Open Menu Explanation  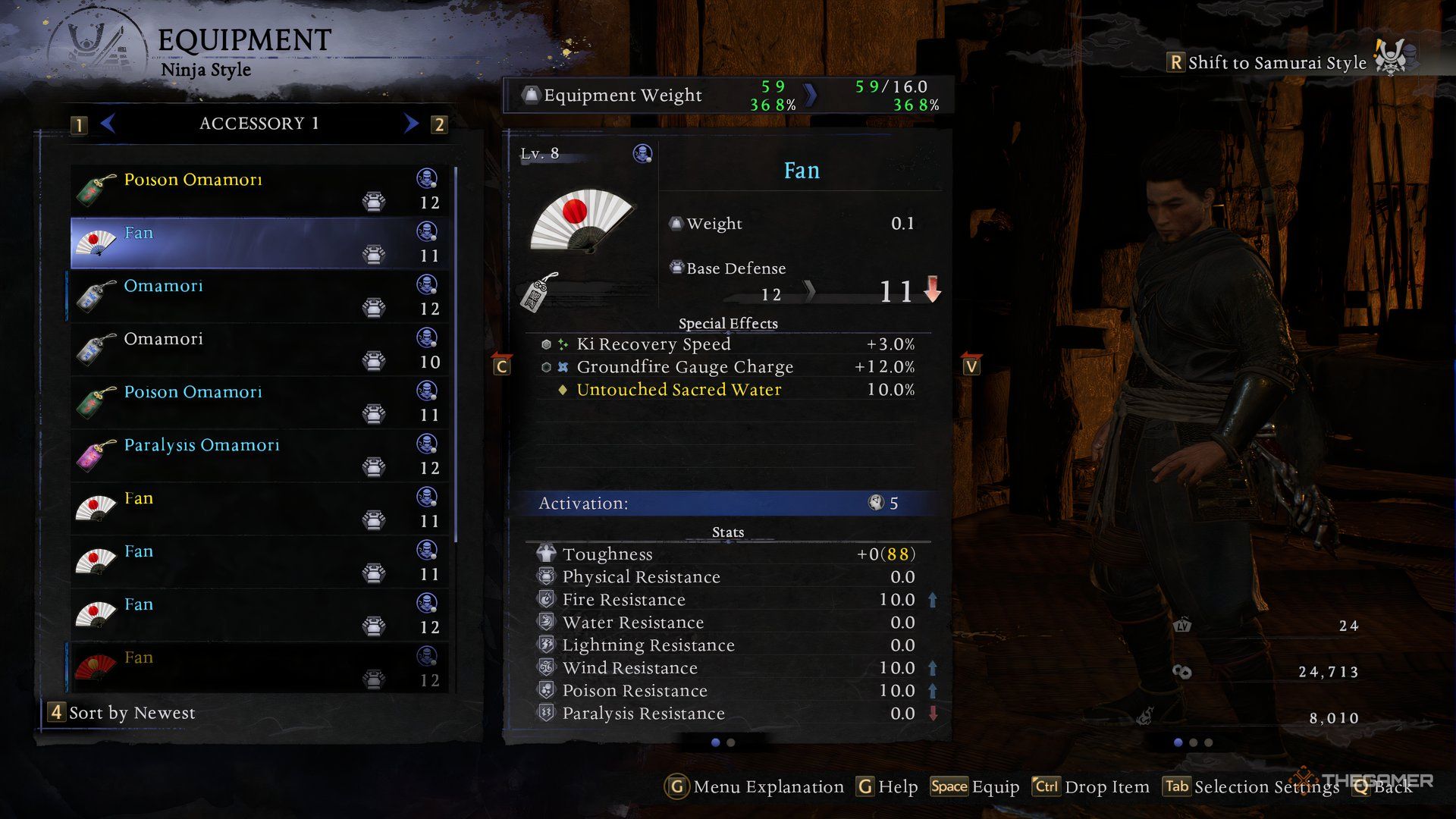(755, 787)
